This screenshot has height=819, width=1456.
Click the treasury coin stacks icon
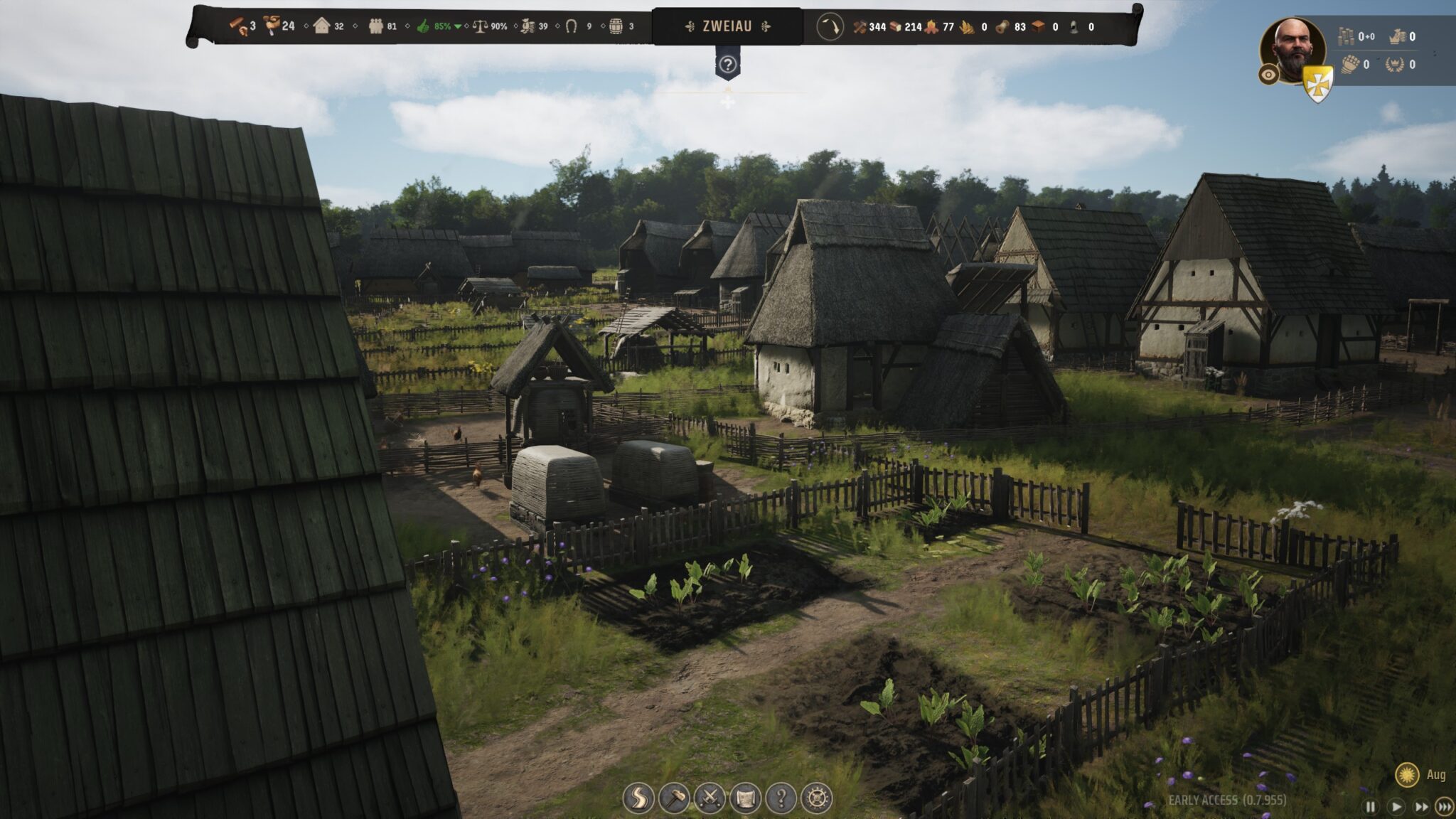[1346, 36]
